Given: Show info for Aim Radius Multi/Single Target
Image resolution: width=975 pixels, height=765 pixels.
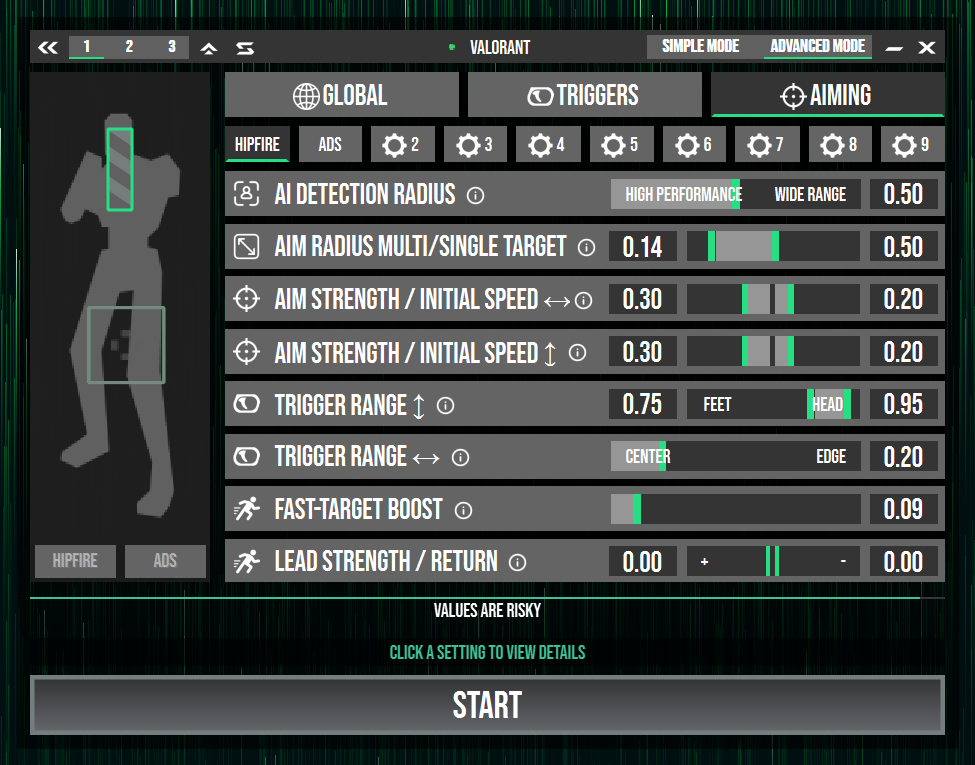Looking at the screenshot, I should (x=587, y=247).
